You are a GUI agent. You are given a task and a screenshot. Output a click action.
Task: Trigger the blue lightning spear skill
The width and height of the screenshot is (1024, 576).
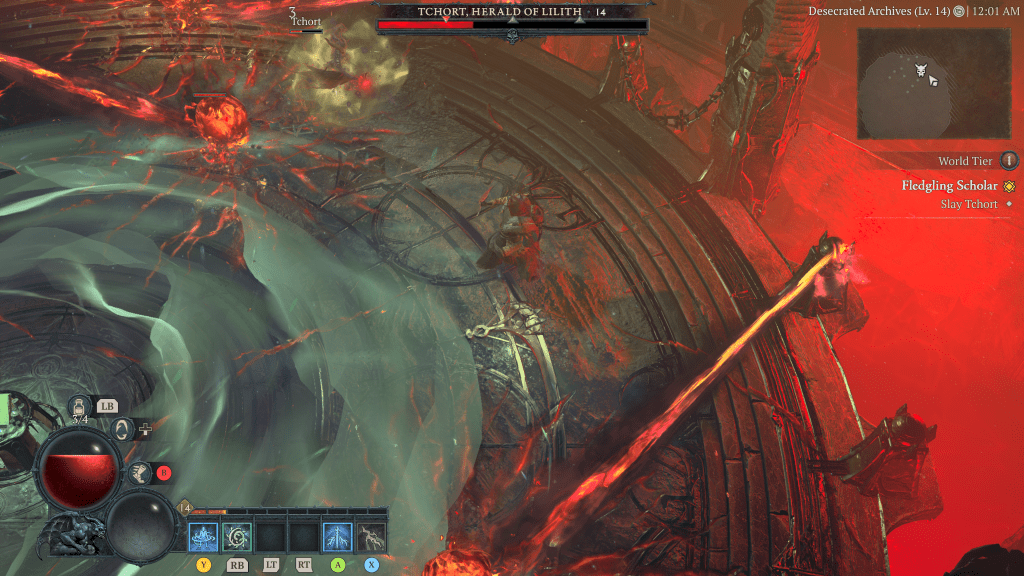[337, 537]
